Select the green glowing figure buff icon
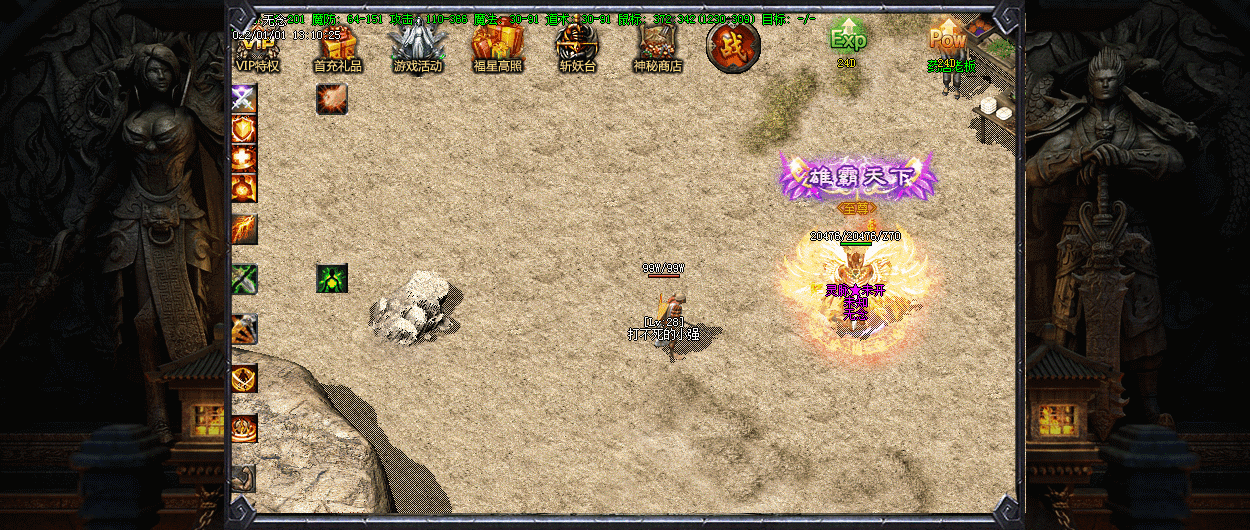Screen dimensions: 1250x530 [332, 279]
